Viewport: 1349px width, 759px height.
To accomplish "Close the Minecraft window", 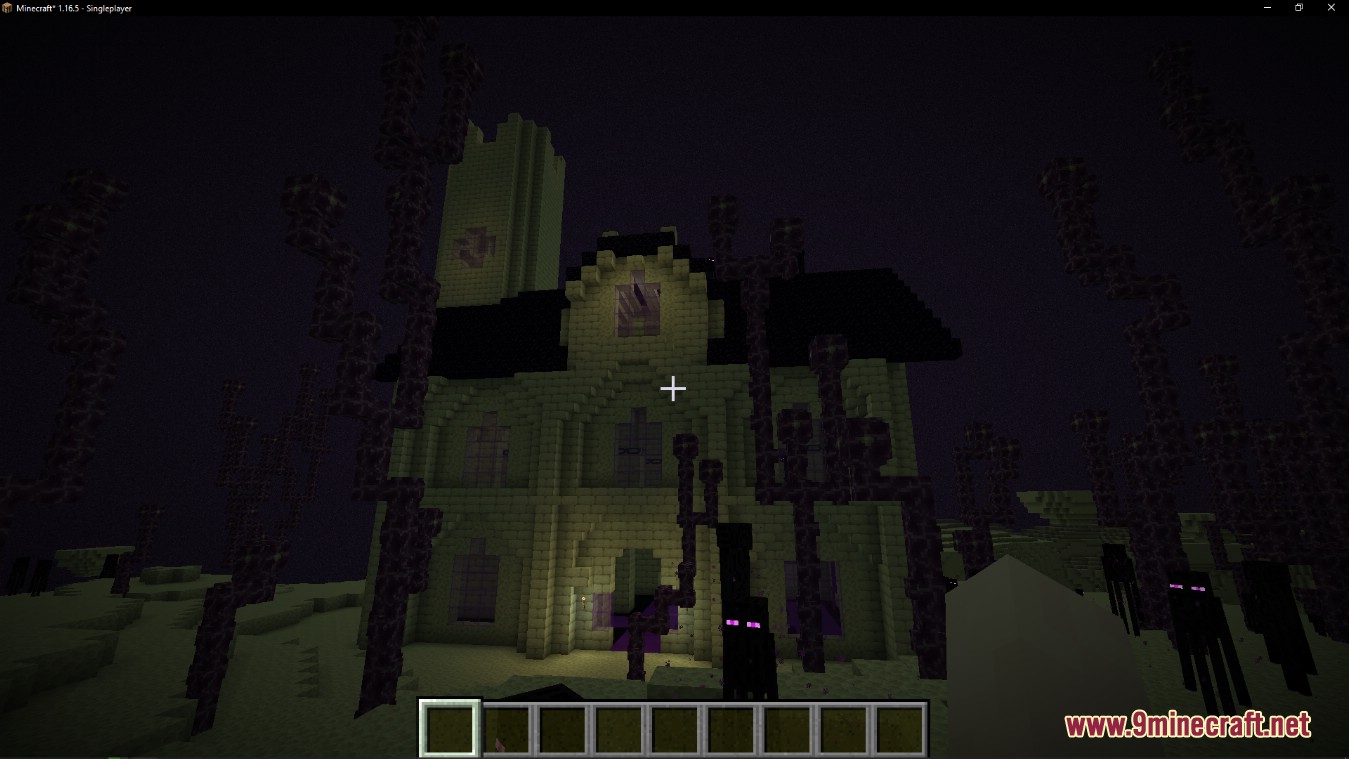I will point(1333,8).
